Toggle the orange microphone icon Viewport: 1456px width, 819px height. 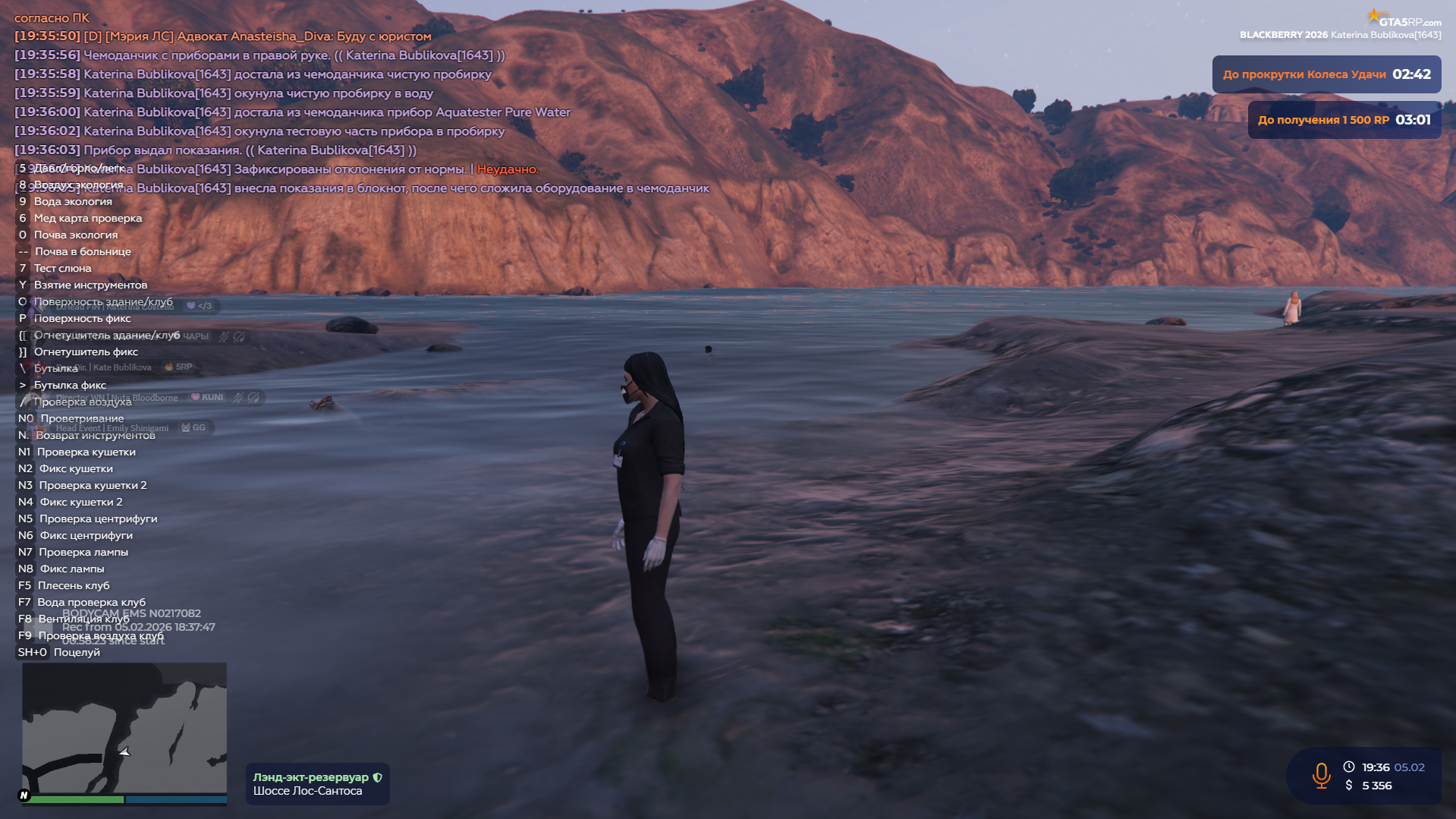(x=1321, y=775)
